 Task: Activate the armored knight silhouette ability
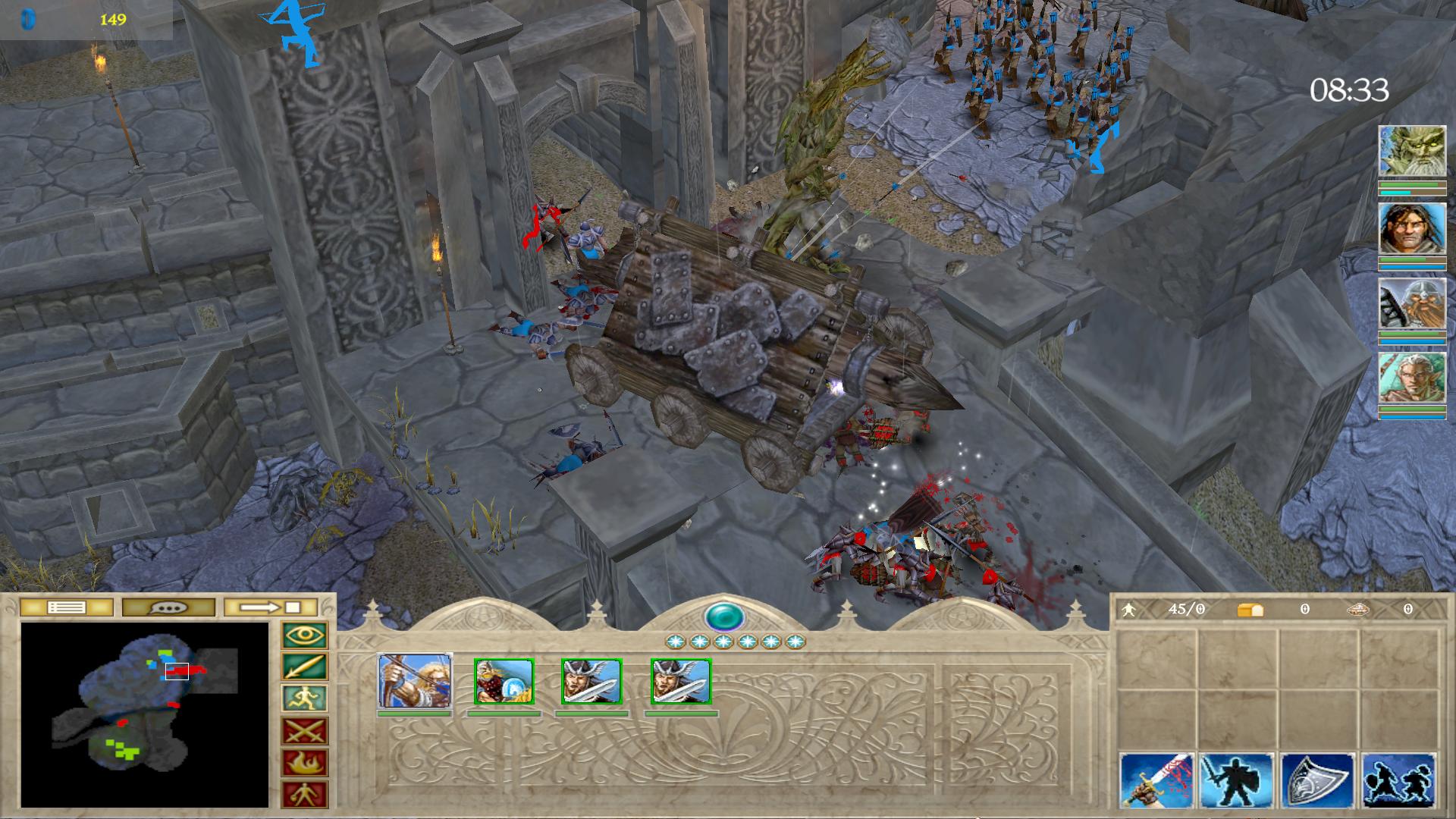click(1237, 780)
